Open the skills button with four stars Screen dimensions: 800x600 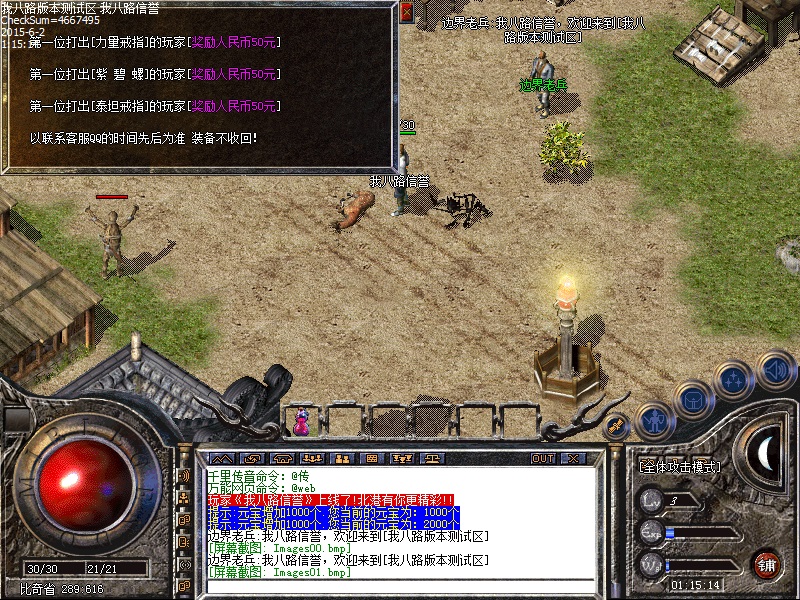734,379
